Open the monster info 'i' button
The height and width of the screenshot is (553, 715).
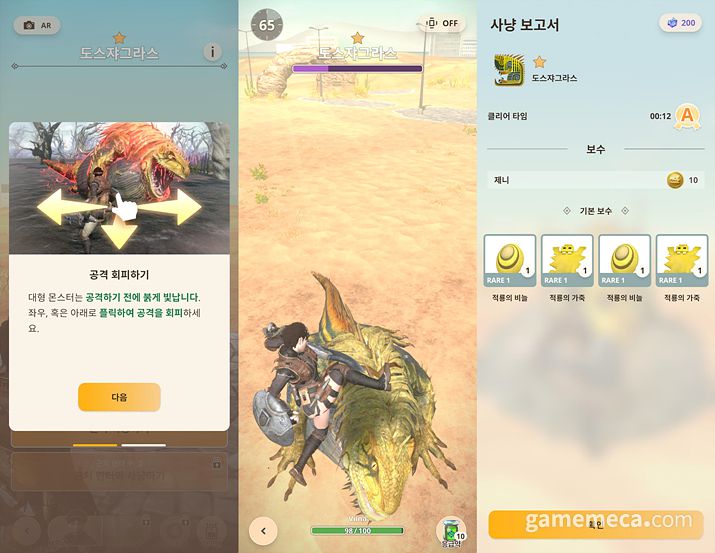(212, 52)
